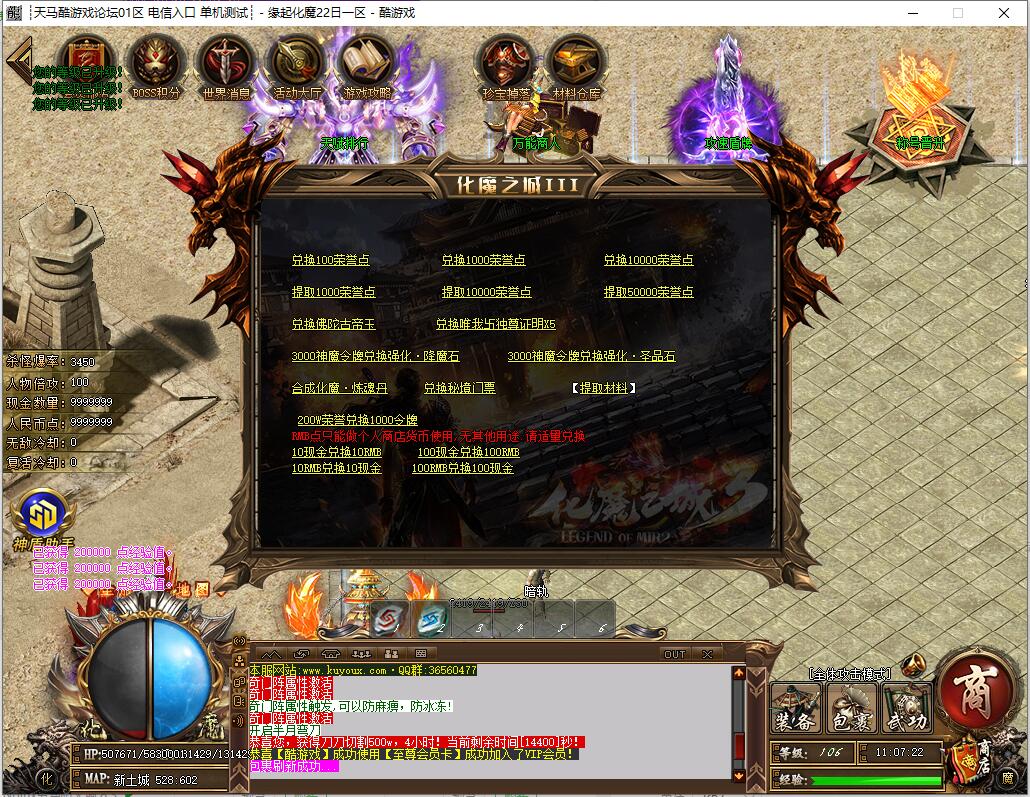Screen dimensions: 1030x797
Task: Open the 包裹 inventory bag
Action: 852,707
